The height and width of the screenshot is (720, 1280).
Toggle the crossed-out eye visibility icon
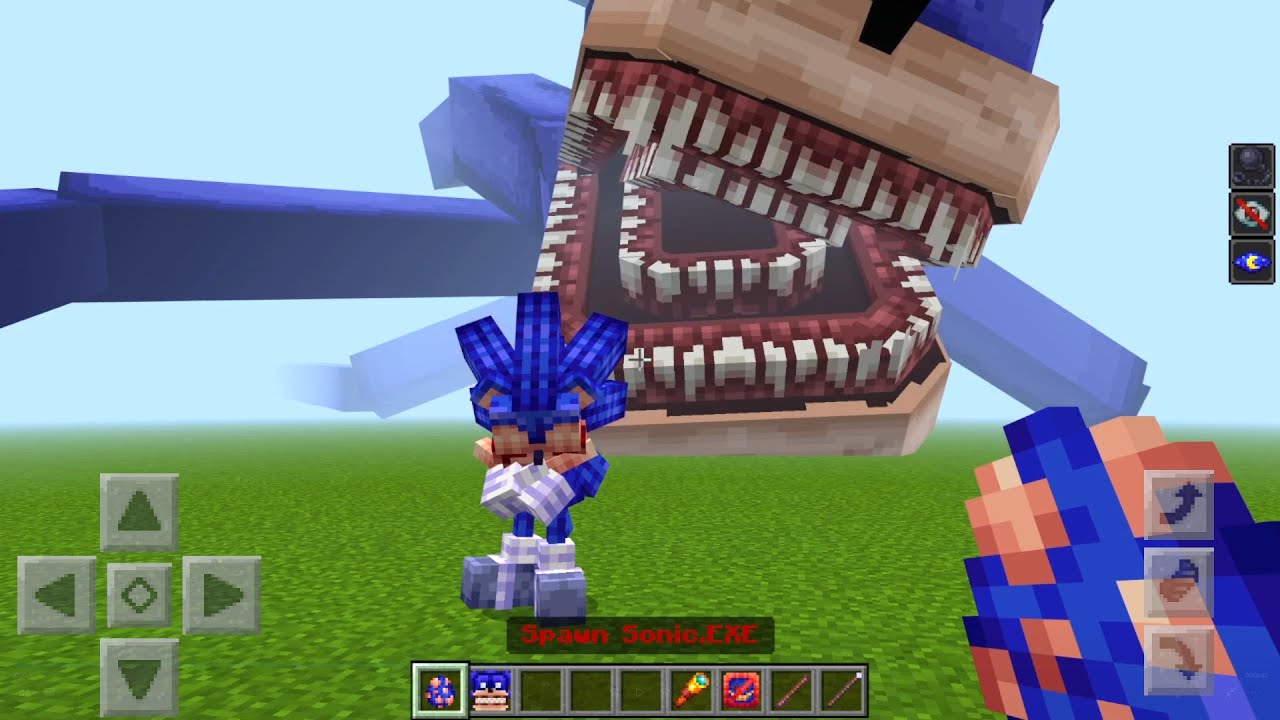click(1251, 213)
